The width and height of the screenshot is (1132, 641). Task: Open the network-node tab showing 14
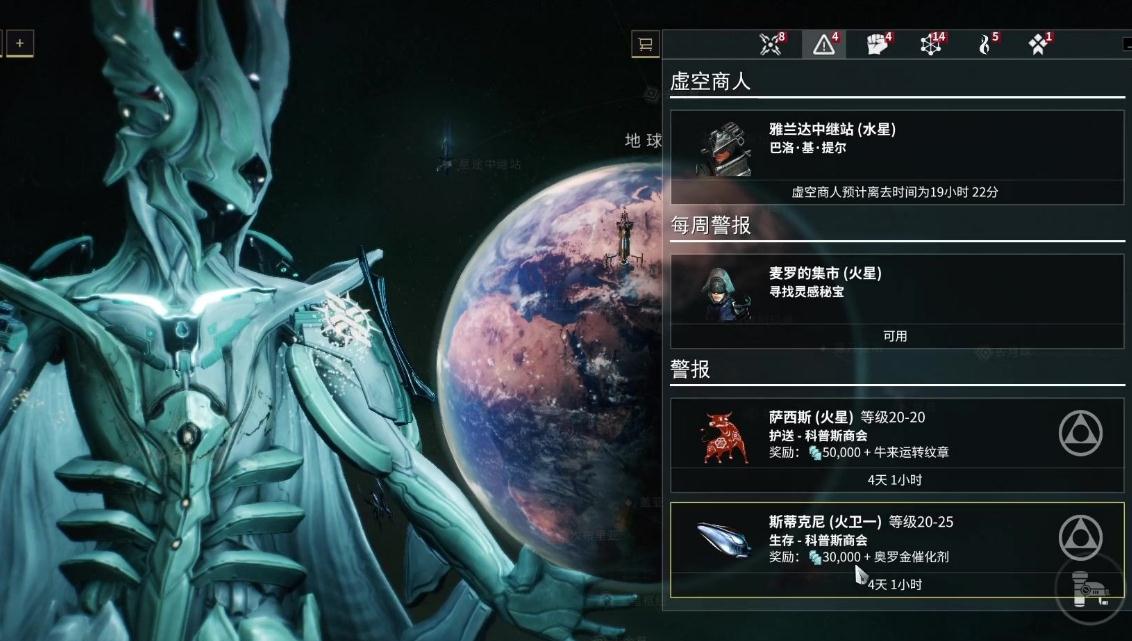pos(932,44)
